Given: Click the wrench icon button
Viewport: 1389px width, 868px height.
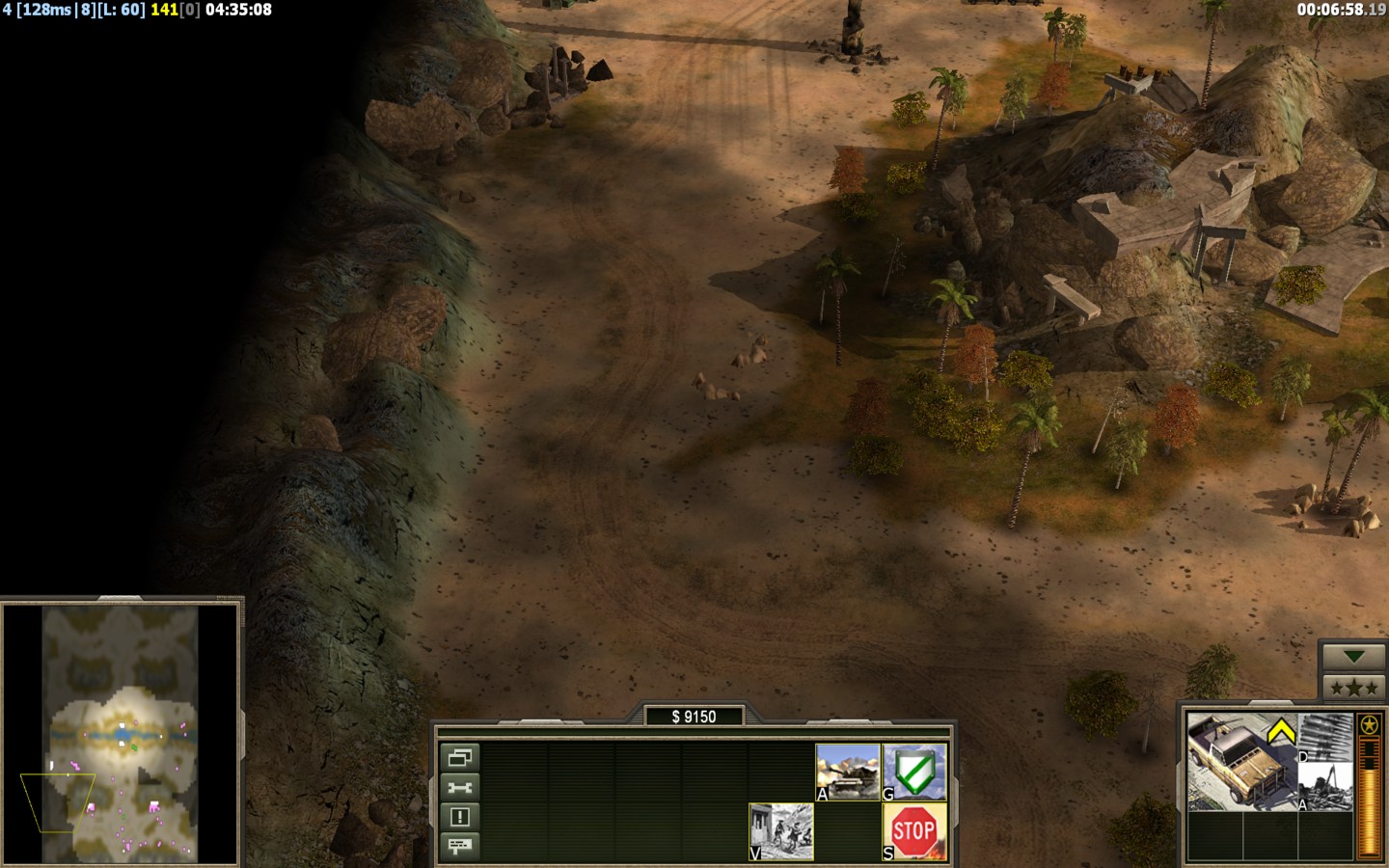Looking at the screenshot, I should (x=460, y=787).
